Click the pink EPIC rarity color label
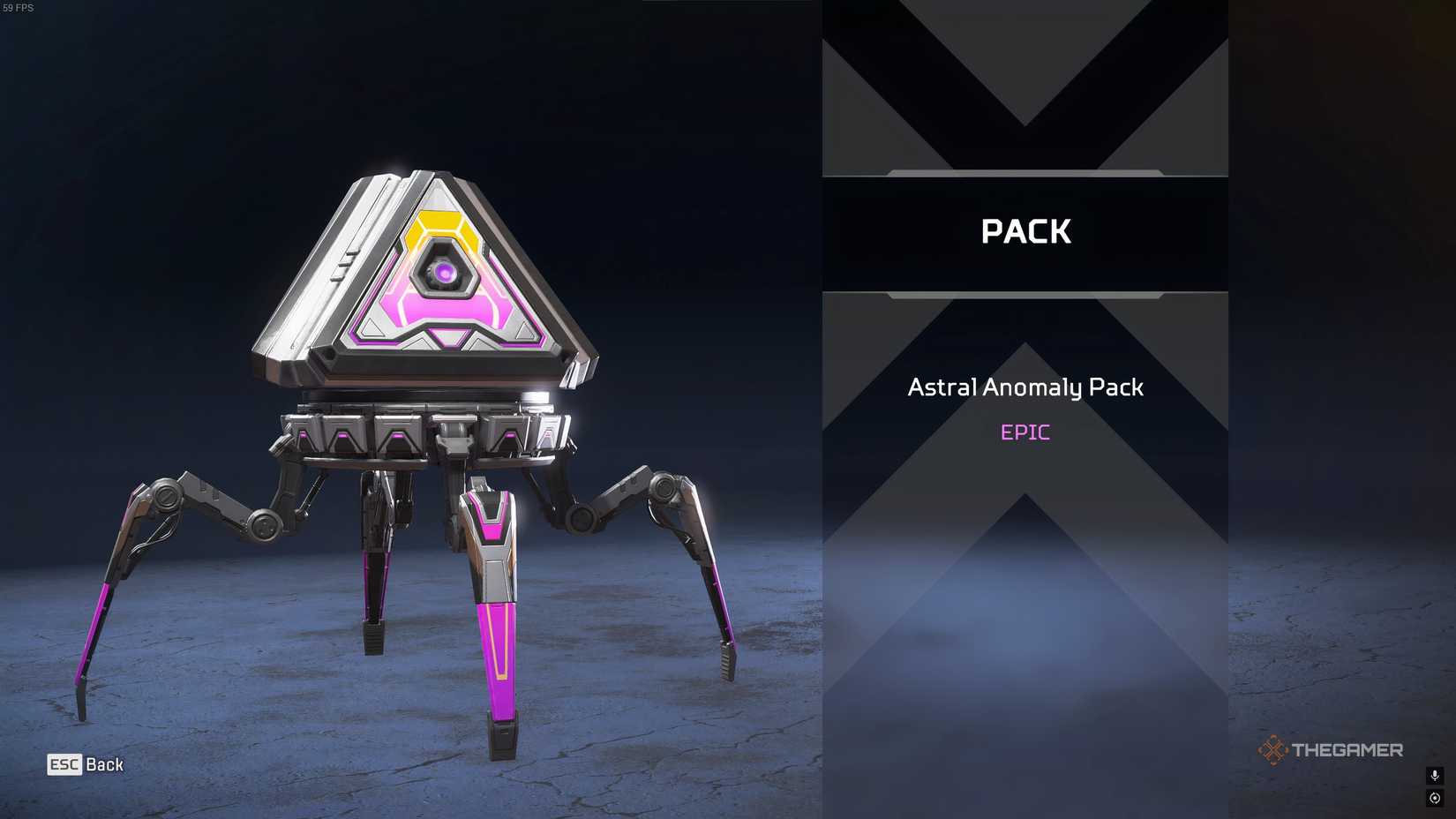The width and height of the screenshot is (1456, 819). point(1024,432)
